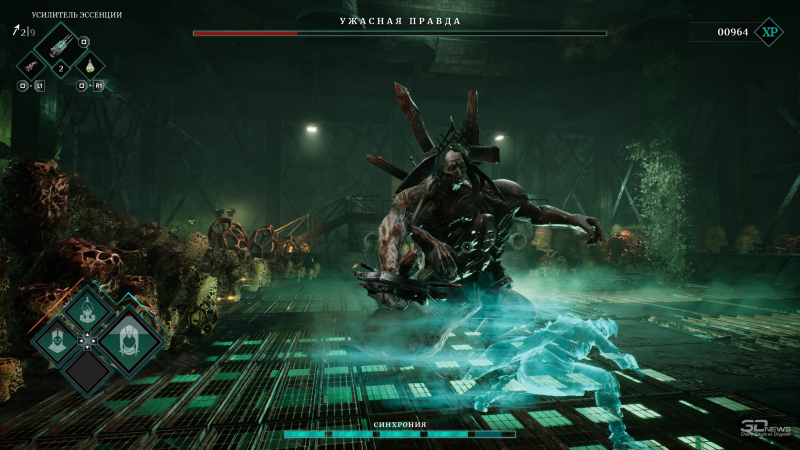Image resolution: width=800 pixels, height=450 pixels.
Task: Choose the red cartridge item slot
Action: (33, 65)
